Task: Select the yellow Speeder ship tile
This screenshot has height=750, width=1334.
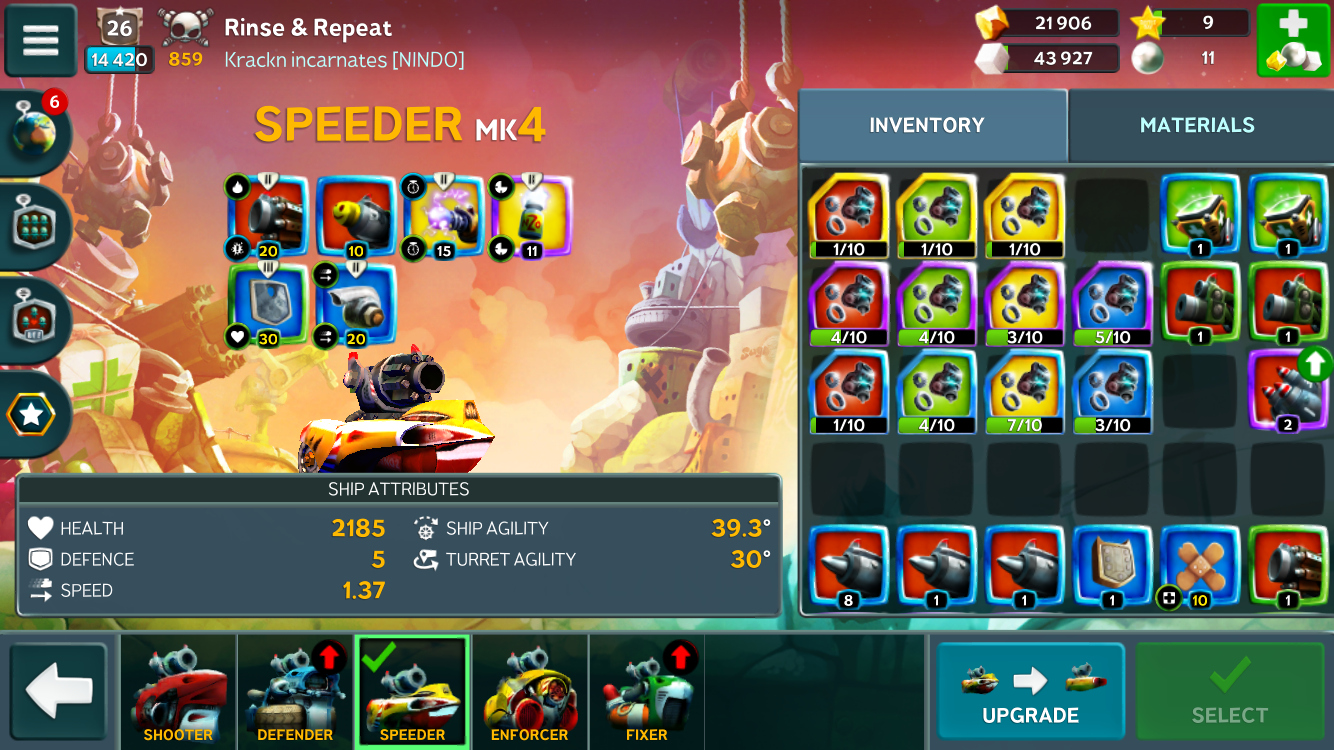Action: pyautogui.click(x=412, y=692)
